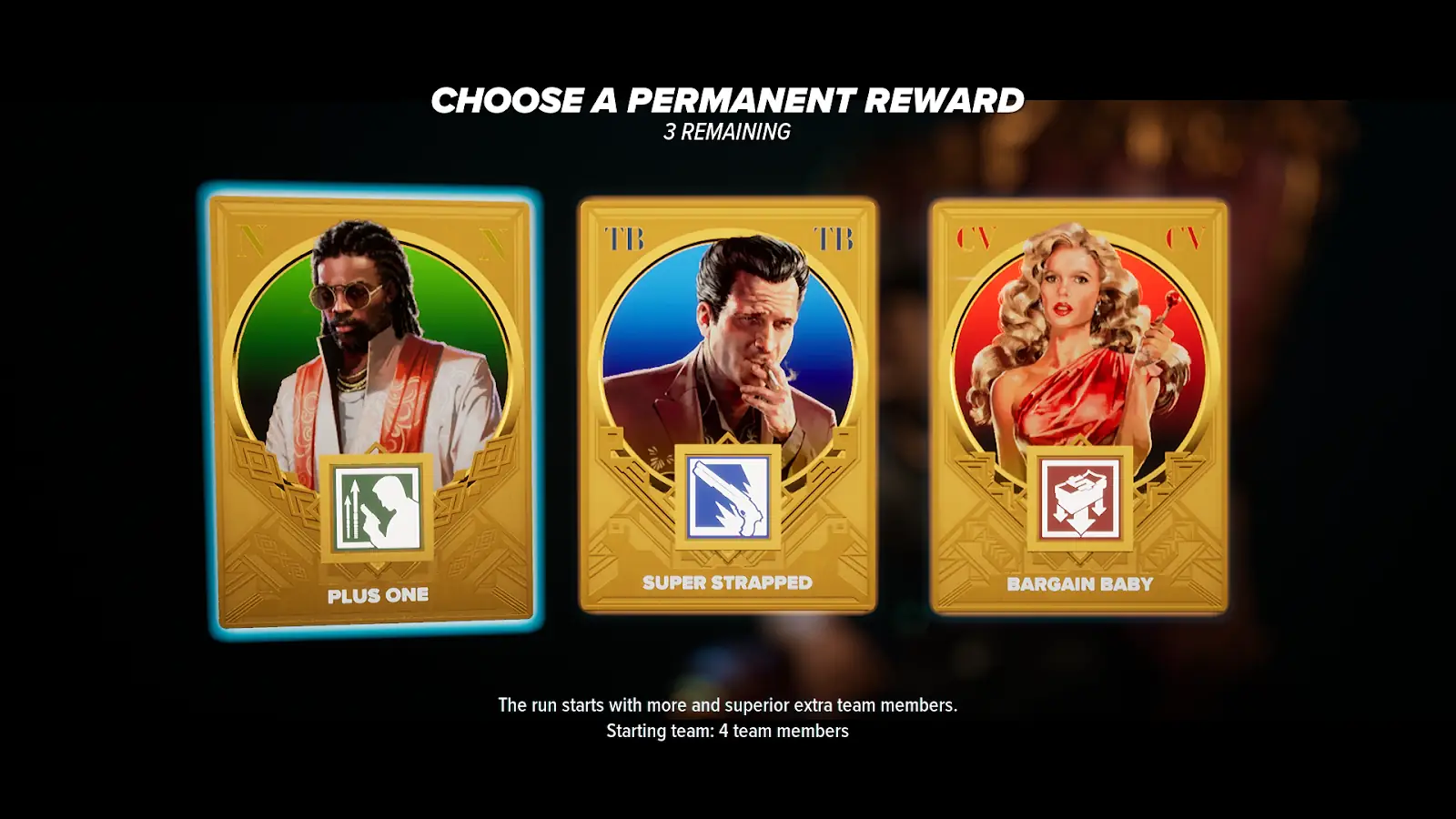Pick the Bargain Baby reward card
This screenshot has width=1456, height=819.
[1079, 407]
